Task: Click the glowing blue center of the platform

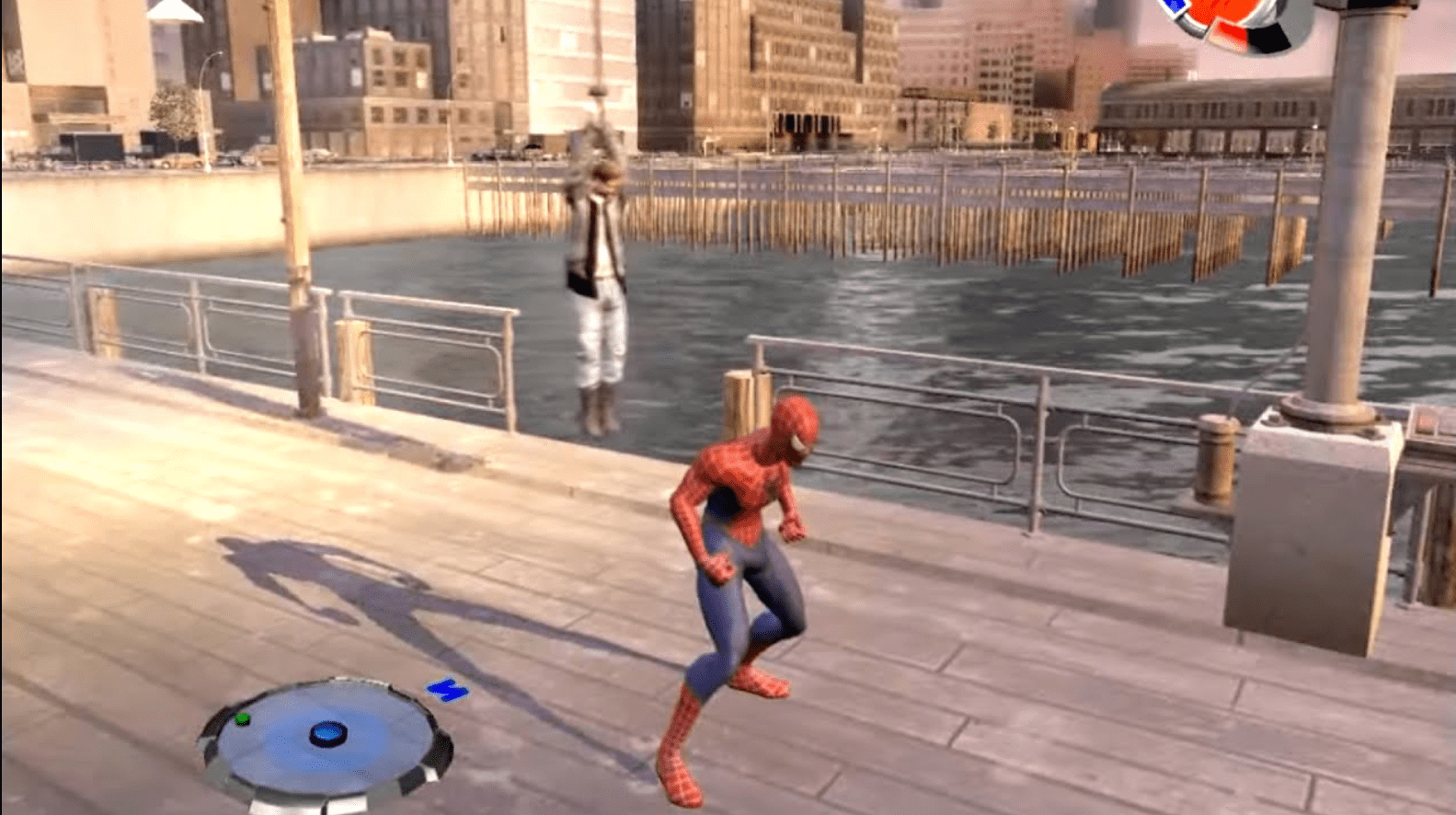Action: click(327, 734)
